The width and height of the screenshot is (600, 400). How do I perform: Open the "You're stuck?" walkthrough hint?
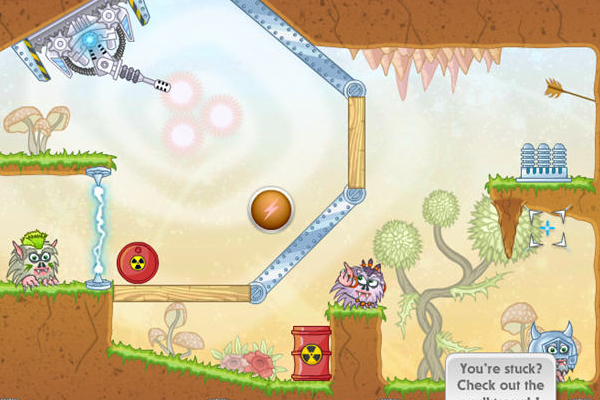[504, 378]
